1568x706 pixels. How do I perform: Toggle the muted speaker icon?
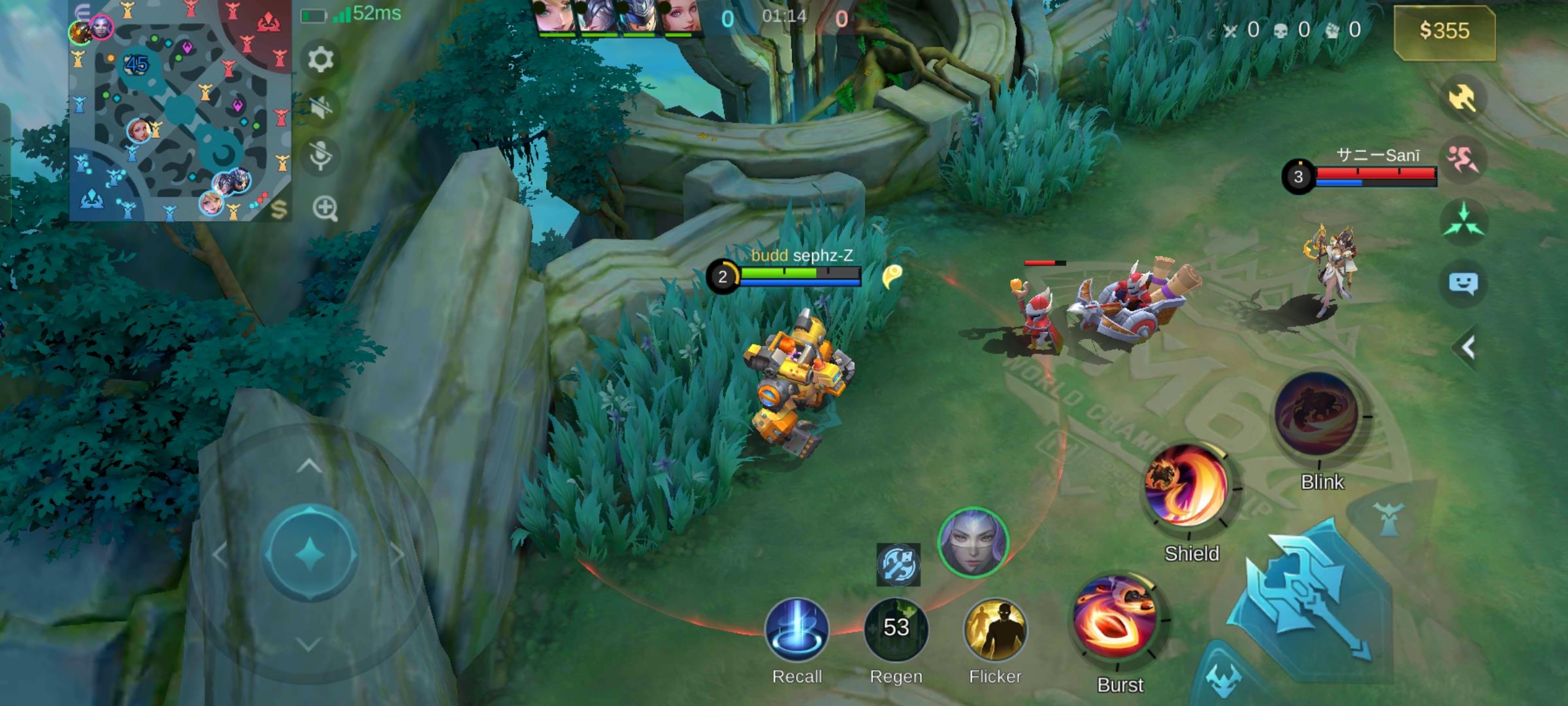(x=320, y=108)
